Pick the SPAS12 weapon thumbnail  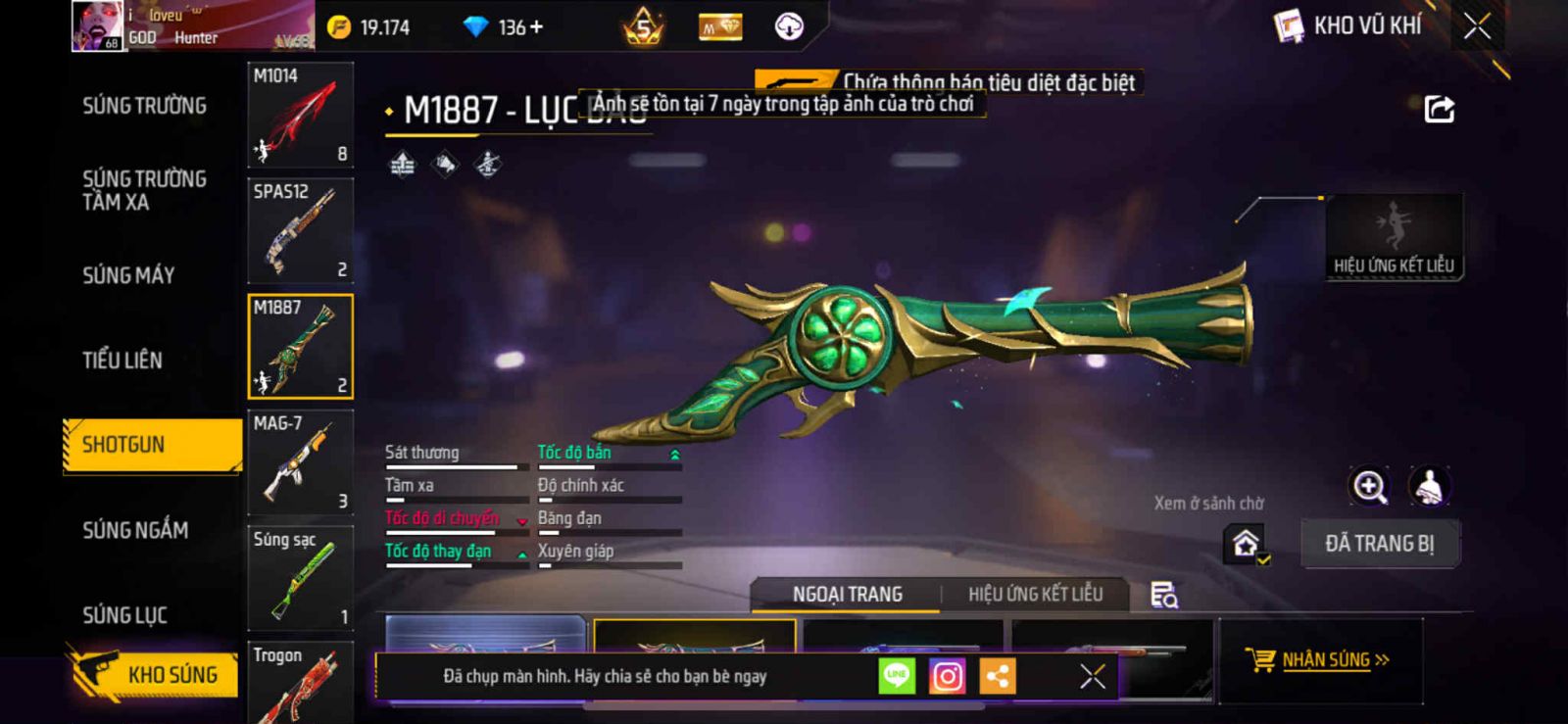300,231
